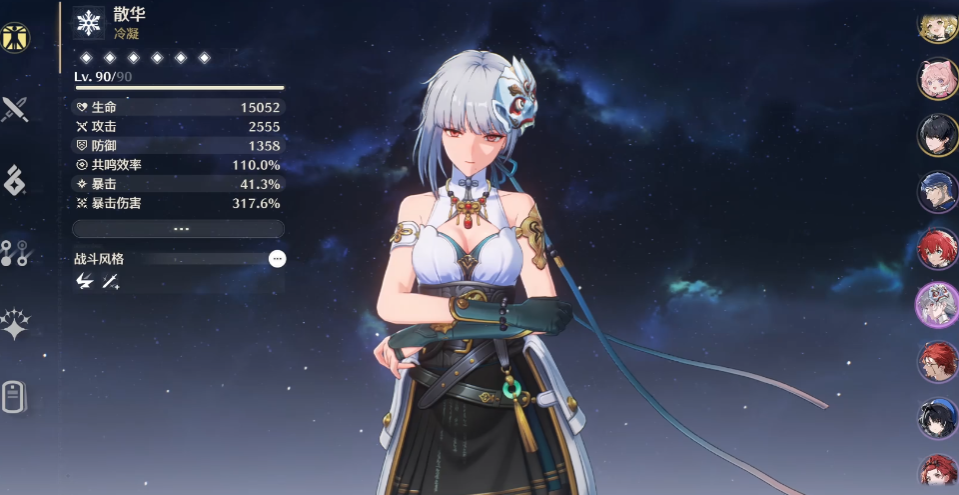
Task: Open the skill tree tab with connected nodes
Action: pos(15,253)
